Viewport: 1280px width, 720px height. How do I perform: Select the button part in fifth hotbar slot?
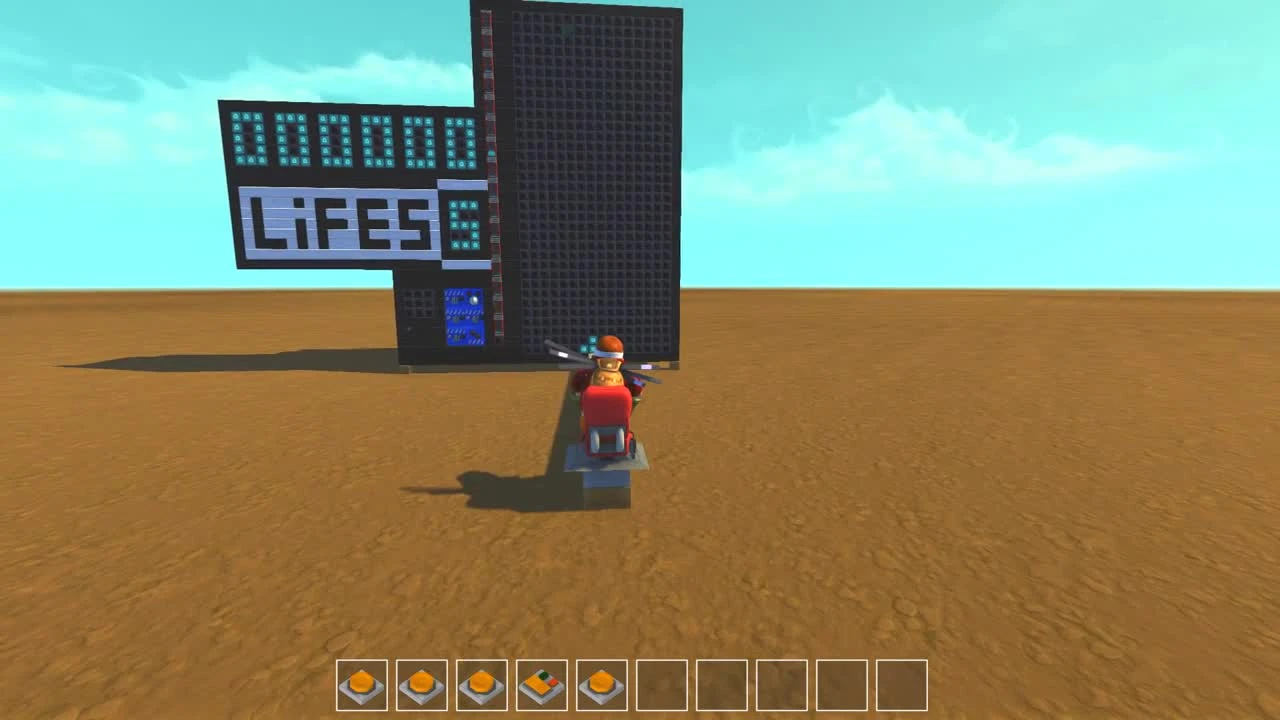coord(601,687)
